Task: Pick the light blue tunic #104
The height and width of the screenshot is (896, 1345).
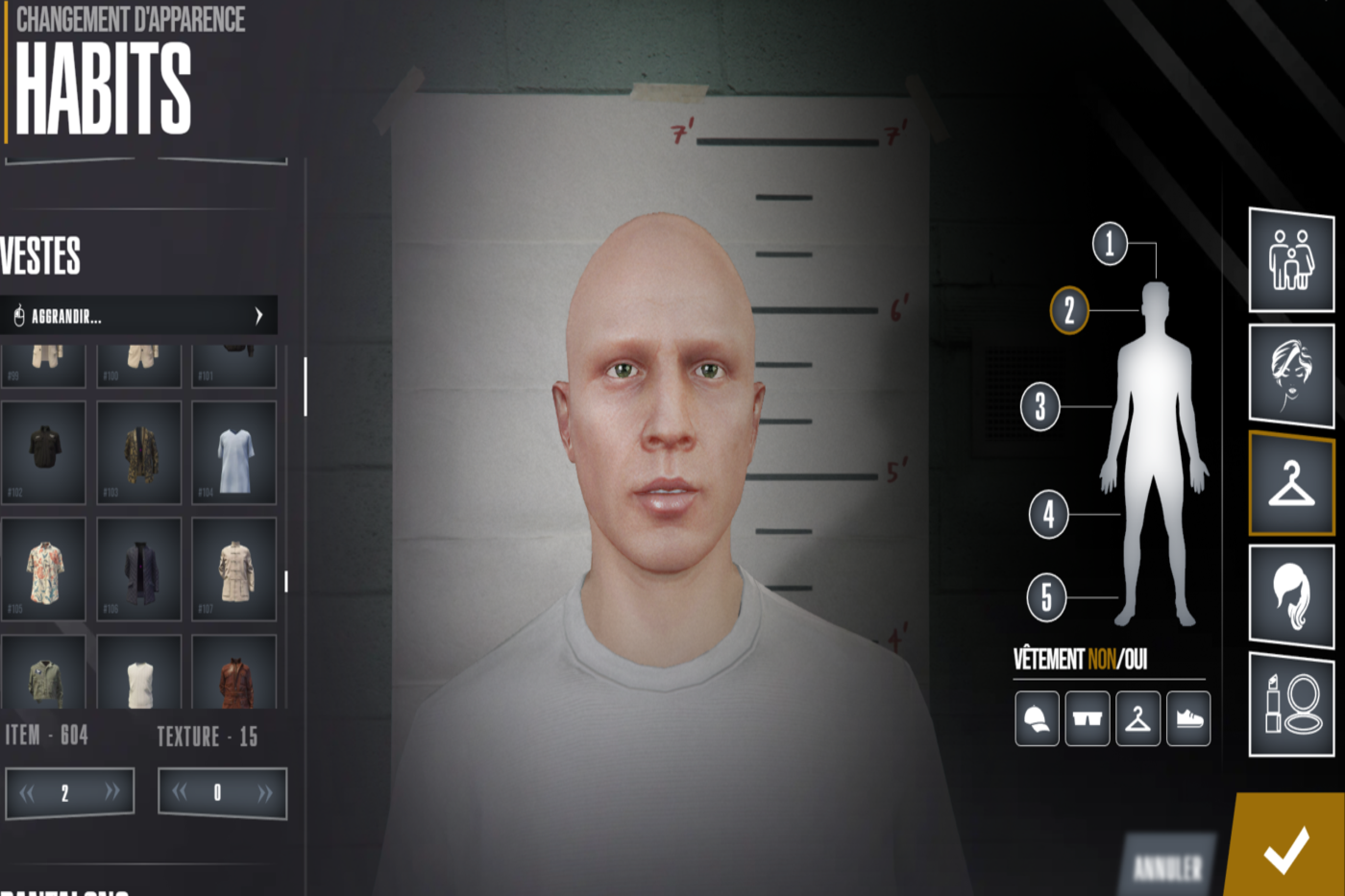Action: coord(234,451)
